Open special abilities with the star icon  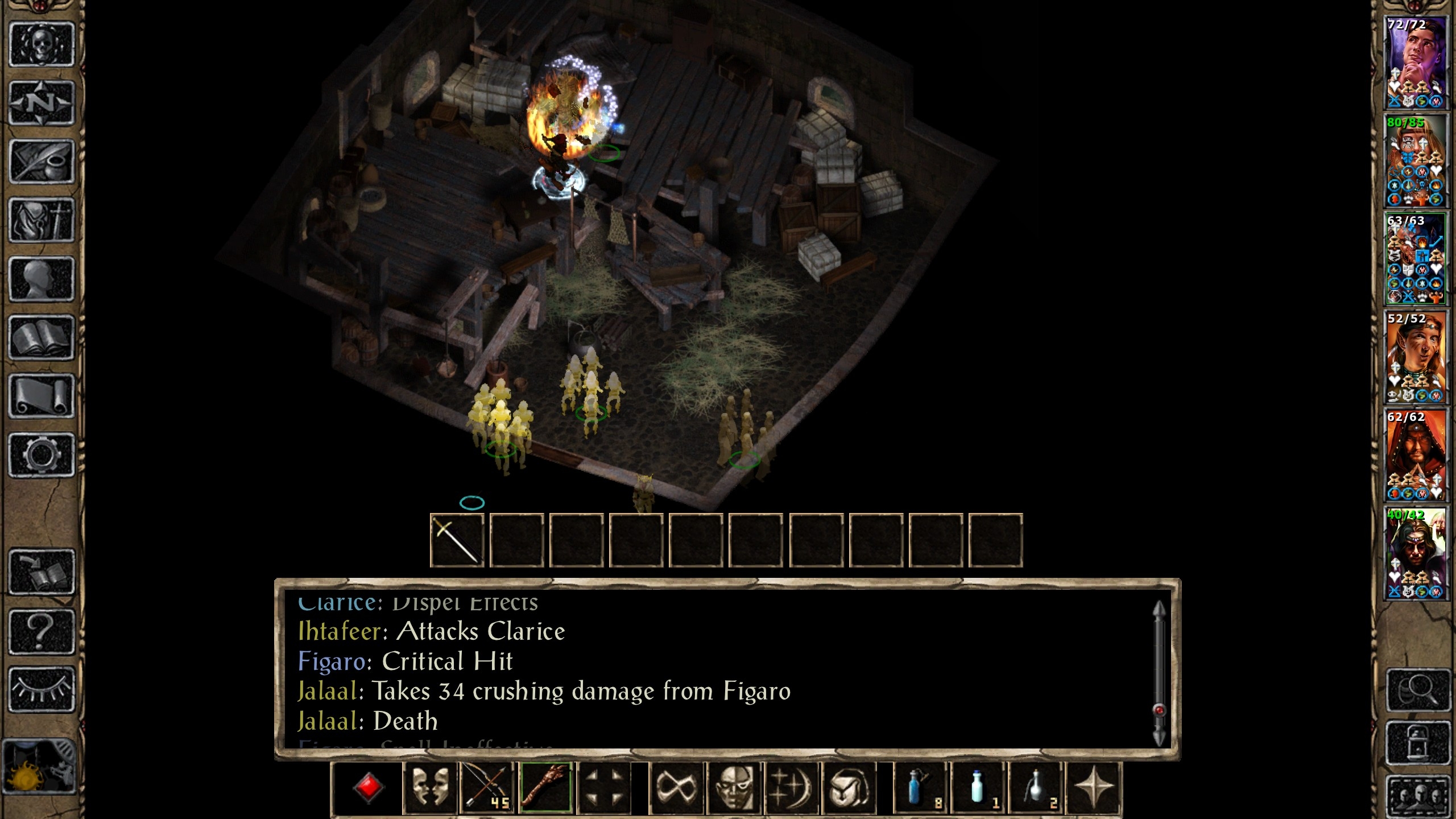[1094, 788]
